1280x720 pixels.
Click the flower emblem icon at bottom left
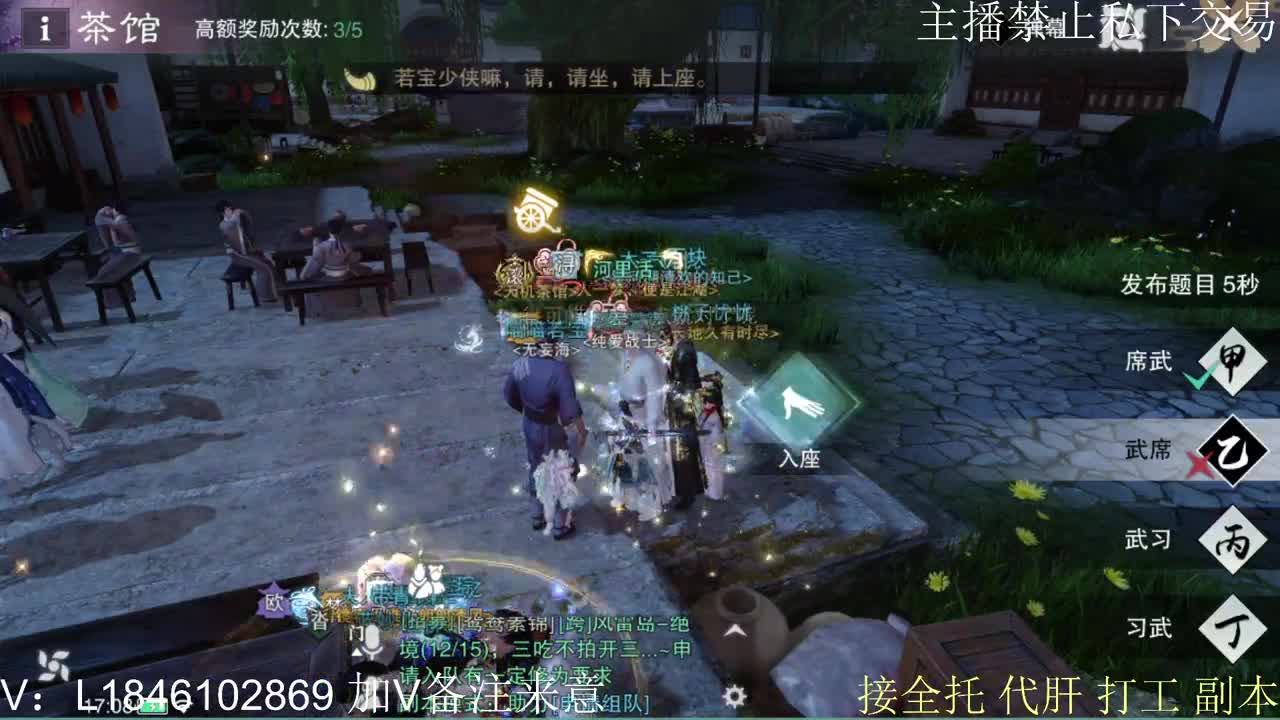point(53,663)
